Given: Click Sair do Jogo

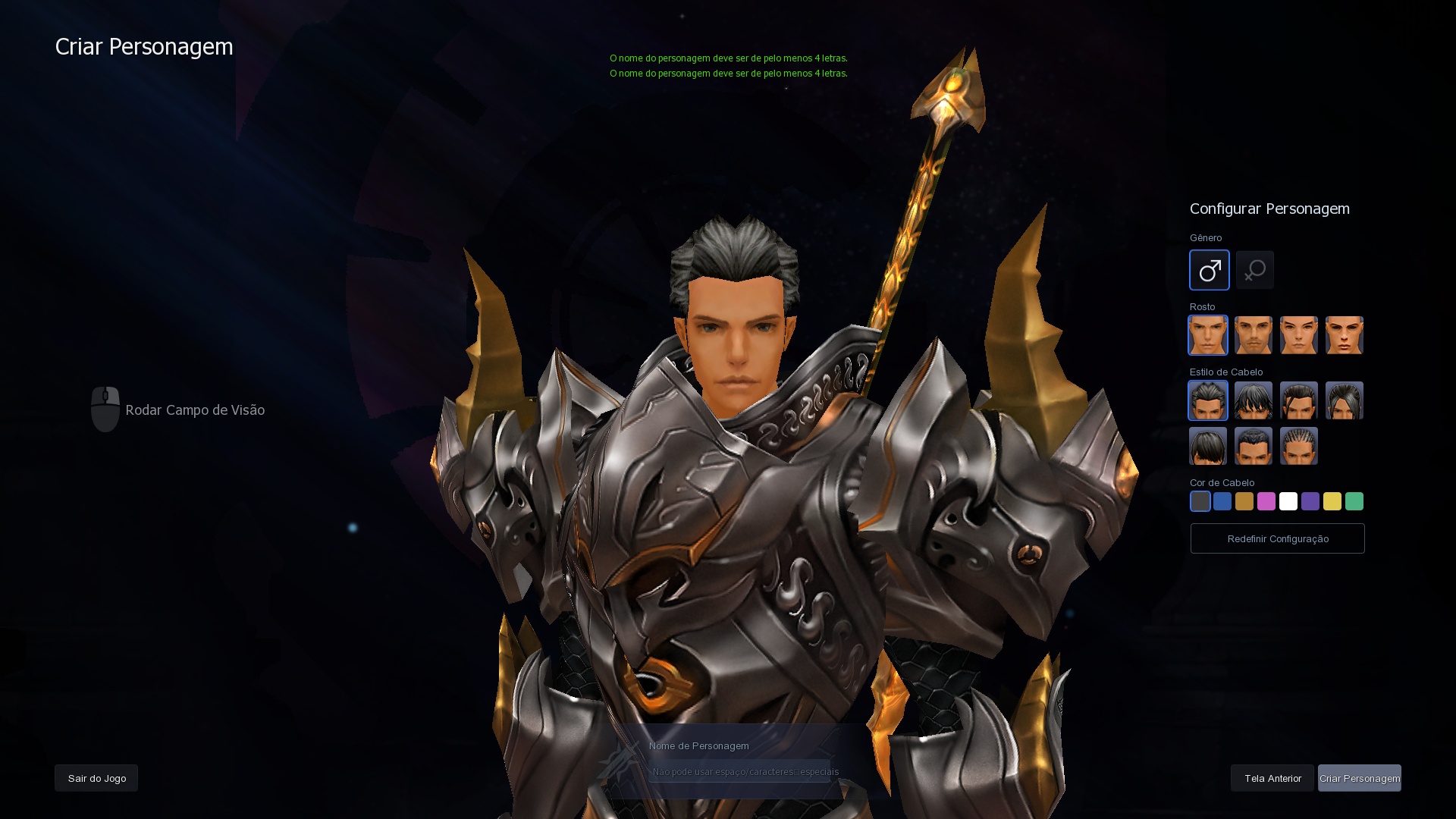Looking at the screenshot, I should pos(96,778).
